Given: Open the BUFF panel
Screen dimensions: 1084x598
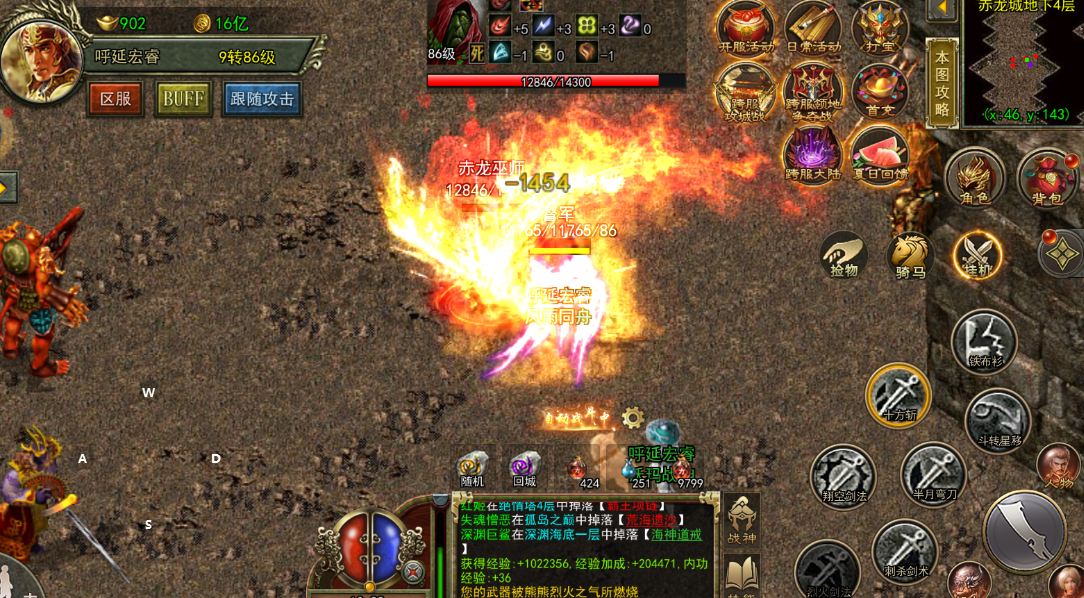Looking at the screenshot, I should (x=183, y=98).
